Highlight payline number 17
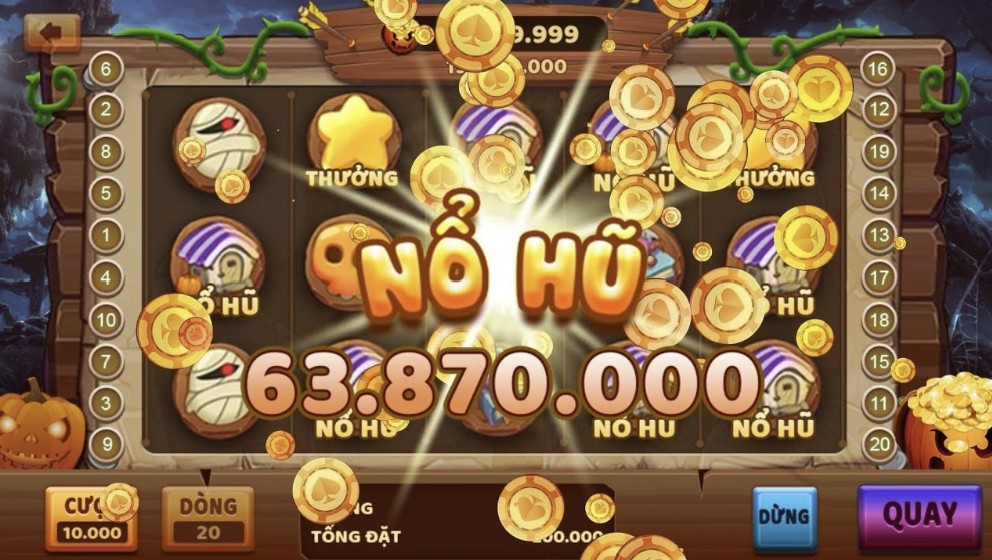Image resolution: width=992 pixels, height=560 pixels. click(x=878, y=277)
